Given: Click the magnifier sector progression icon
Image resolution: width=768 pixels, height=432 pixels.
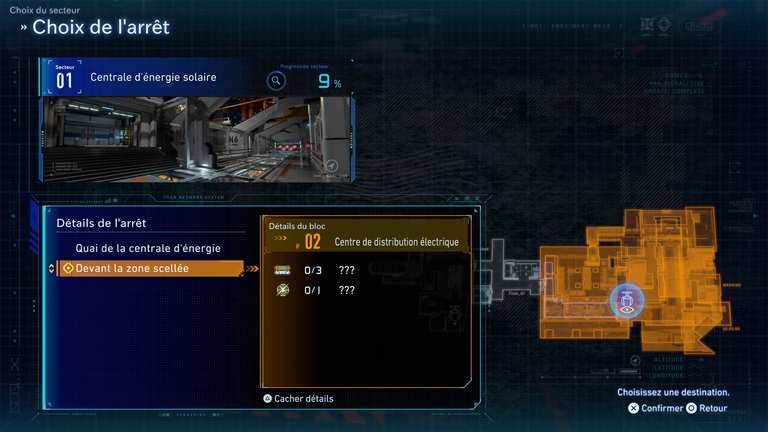Looking at the screenshot, I should [276, 81].
